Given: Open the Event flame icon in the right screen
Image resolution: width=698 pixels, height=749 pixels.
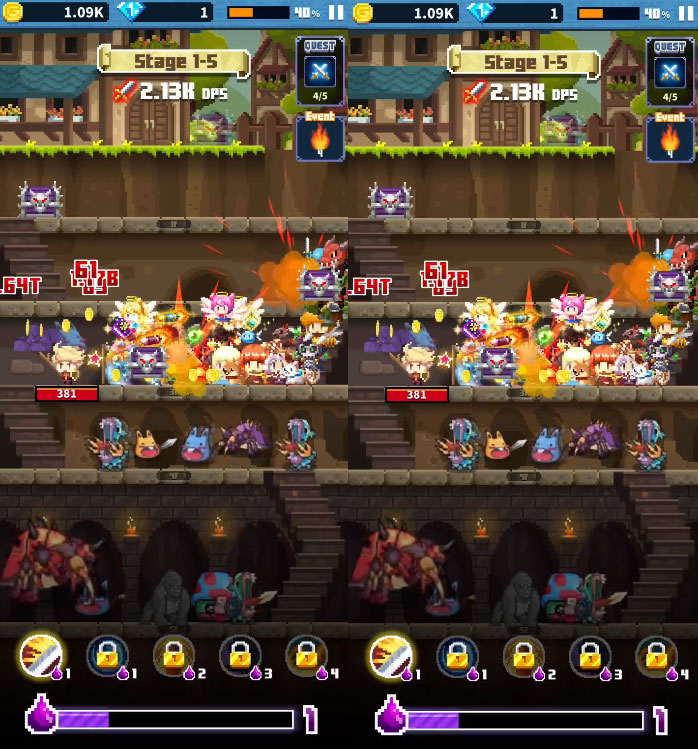Looking at the screenshot, I should (x=670, y=139).
